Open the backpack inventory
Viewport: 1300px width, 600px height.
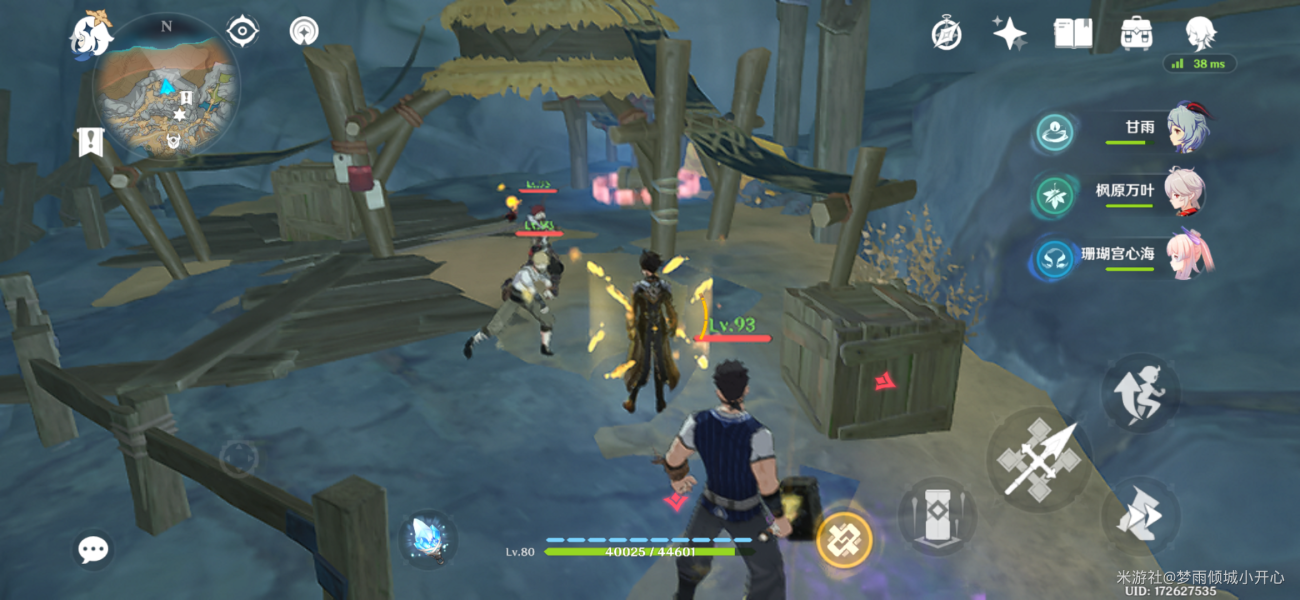[1136, 34]
